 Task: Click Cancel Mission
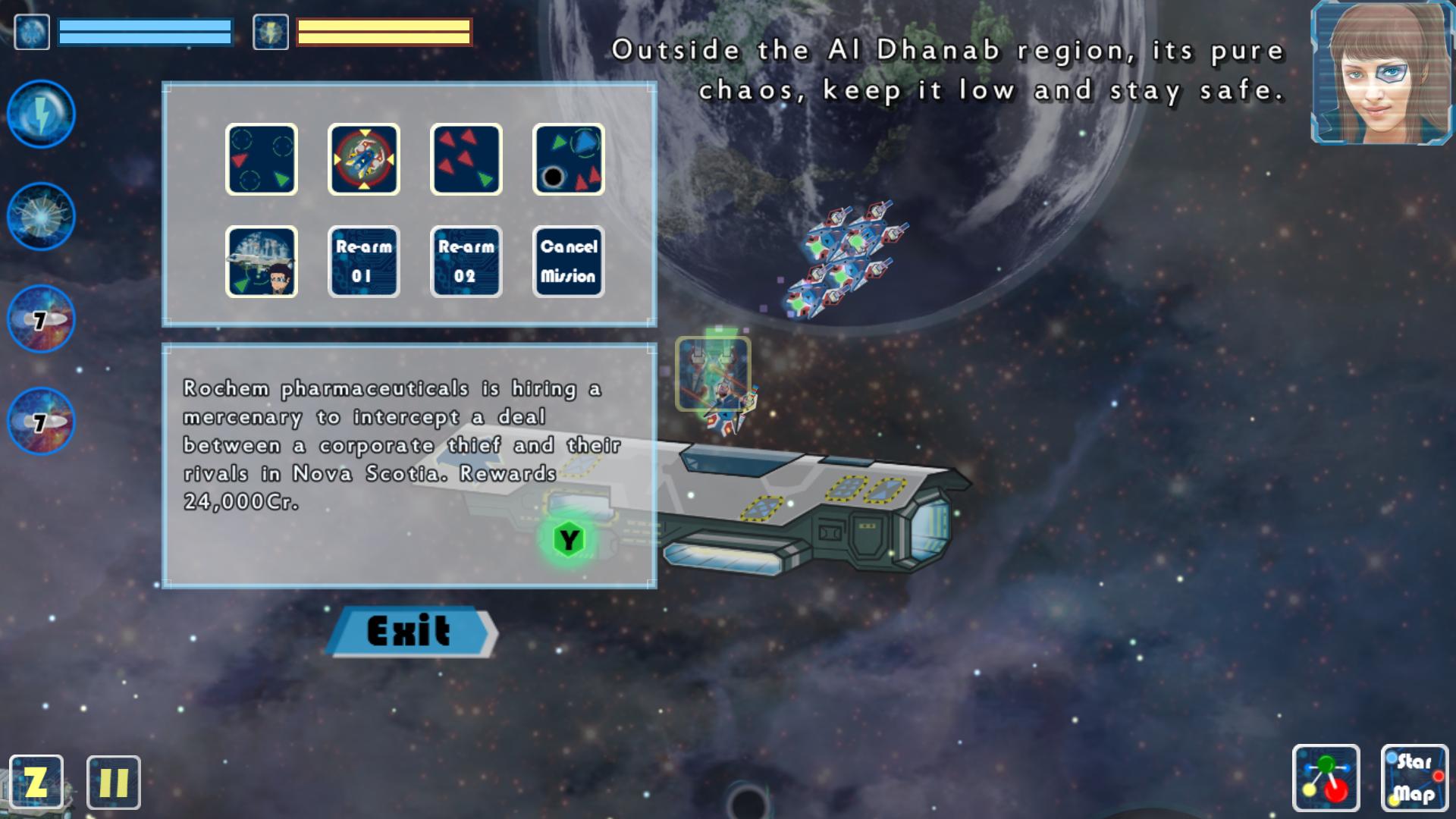[568, 261]
